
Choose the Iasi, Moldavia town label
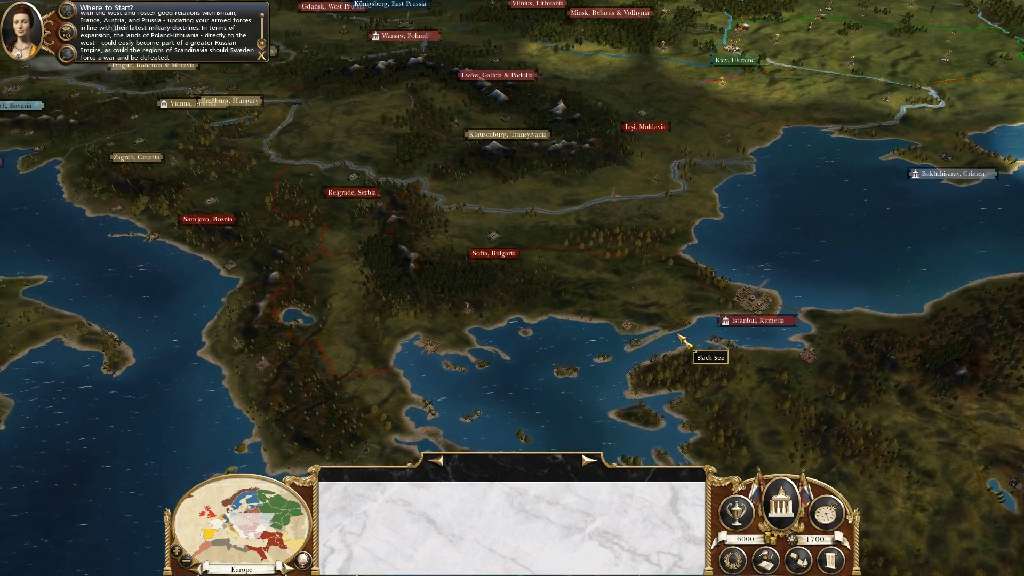pyautogui.click(x=645, y=128)
